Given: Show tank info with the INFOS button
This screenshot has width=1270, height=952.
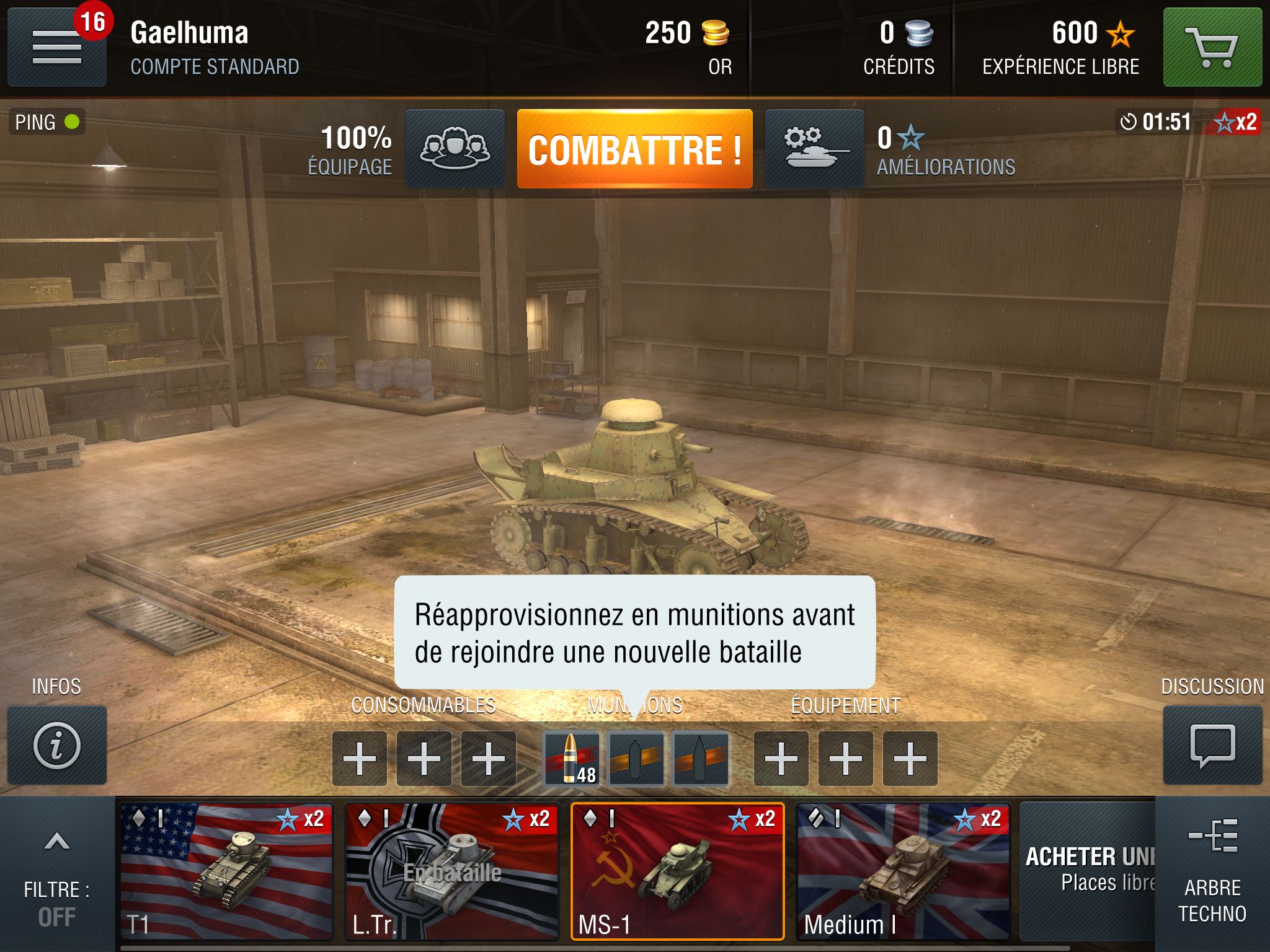Looking at the screenshot, I should point(57,745).
